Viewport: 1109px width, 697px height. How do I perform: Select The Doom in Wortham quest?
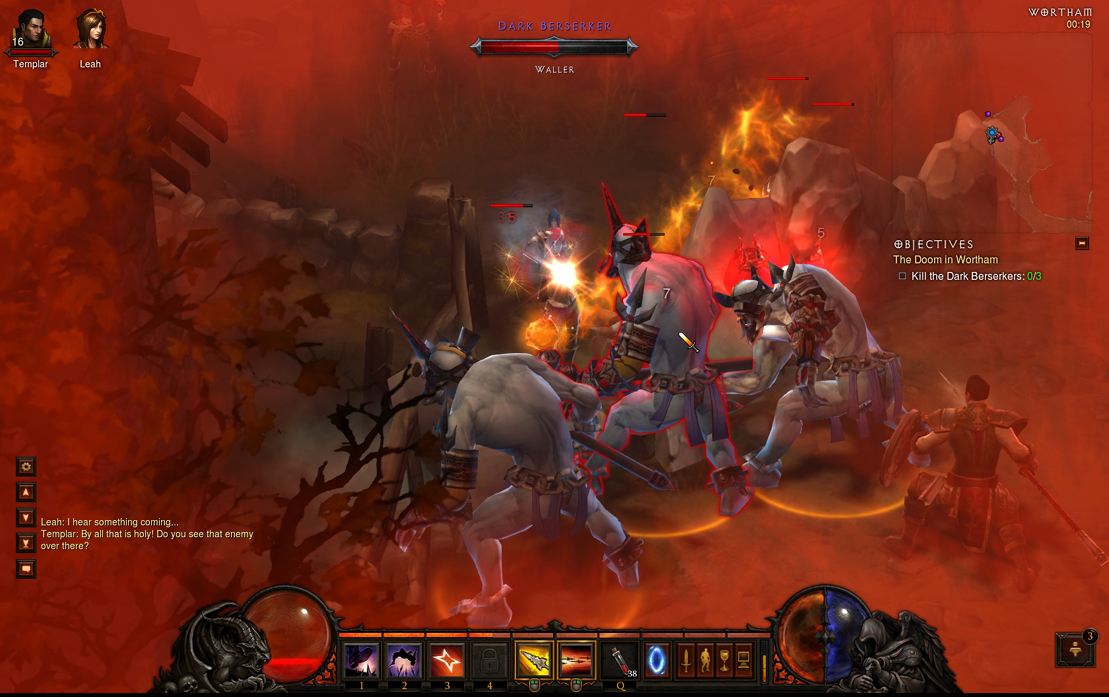(x=945, y=260)
